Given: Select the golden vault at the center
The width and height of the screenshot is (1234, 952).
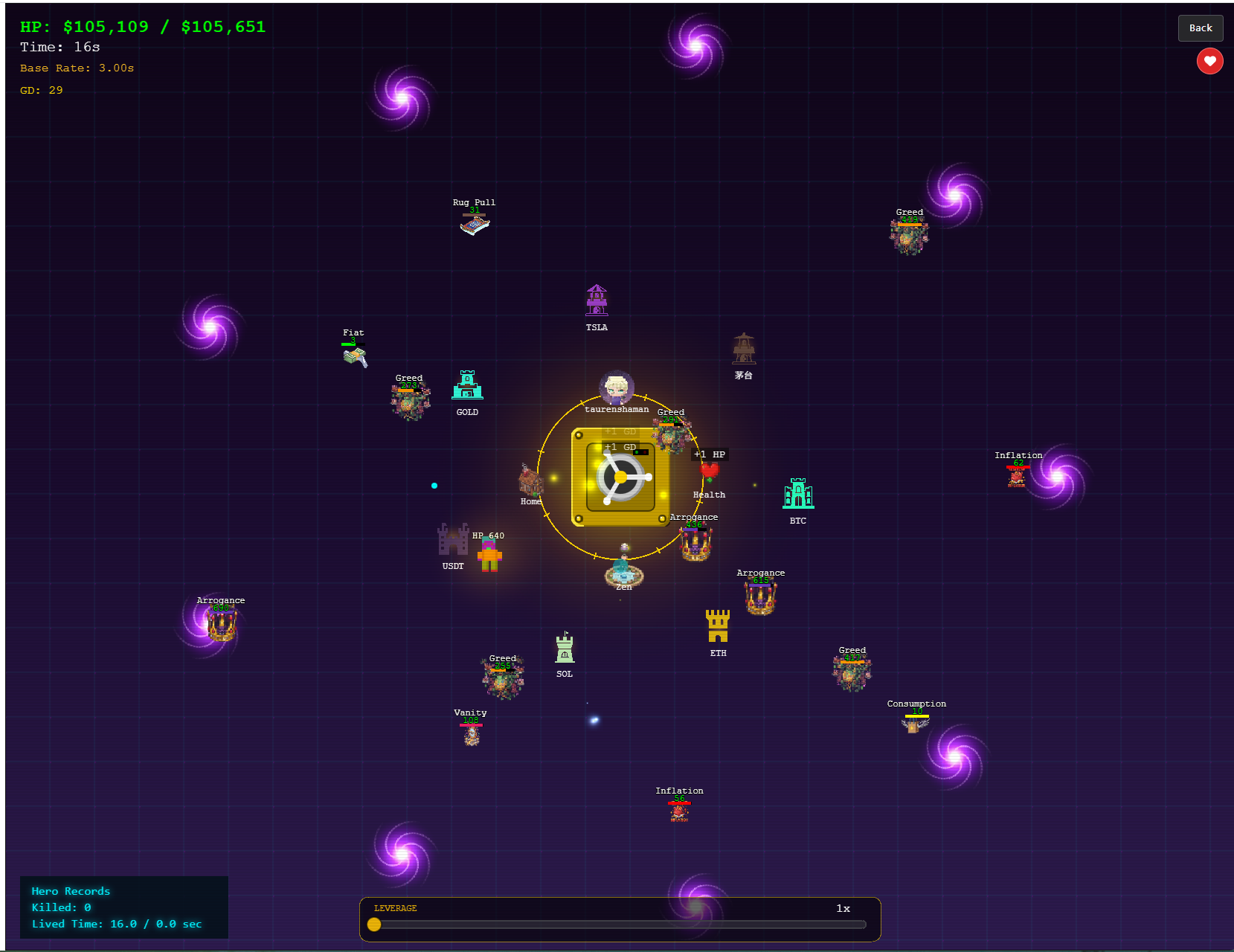Looking at the screenshot, I should click(x=620, y=478).
